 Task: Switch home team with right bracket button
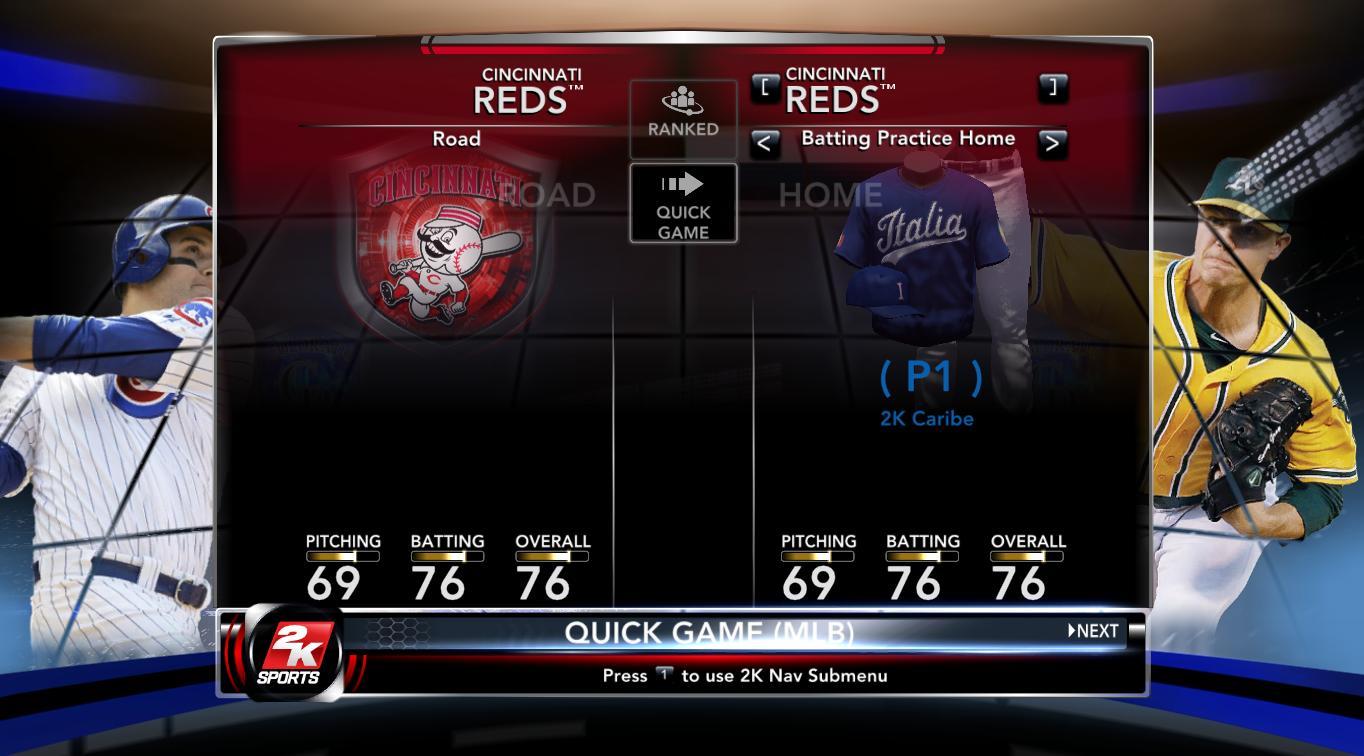1052,87
